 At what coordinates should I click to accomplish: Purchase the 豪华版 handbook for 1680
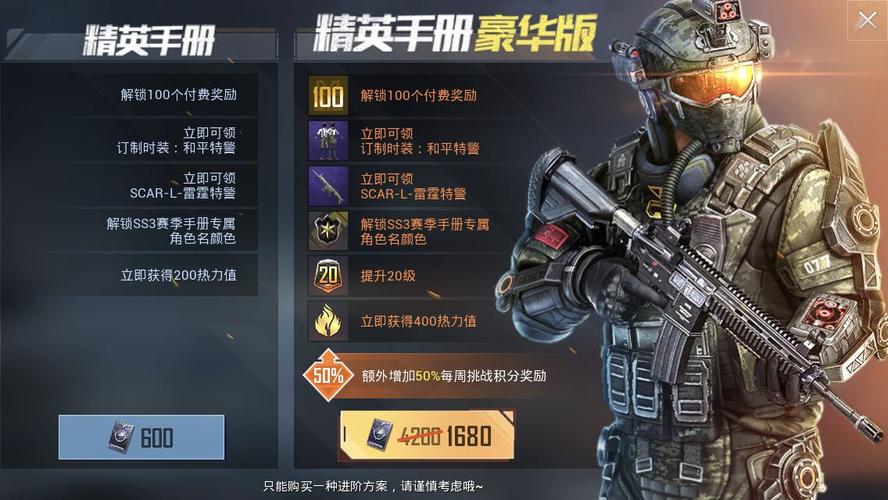click(427, 435)
